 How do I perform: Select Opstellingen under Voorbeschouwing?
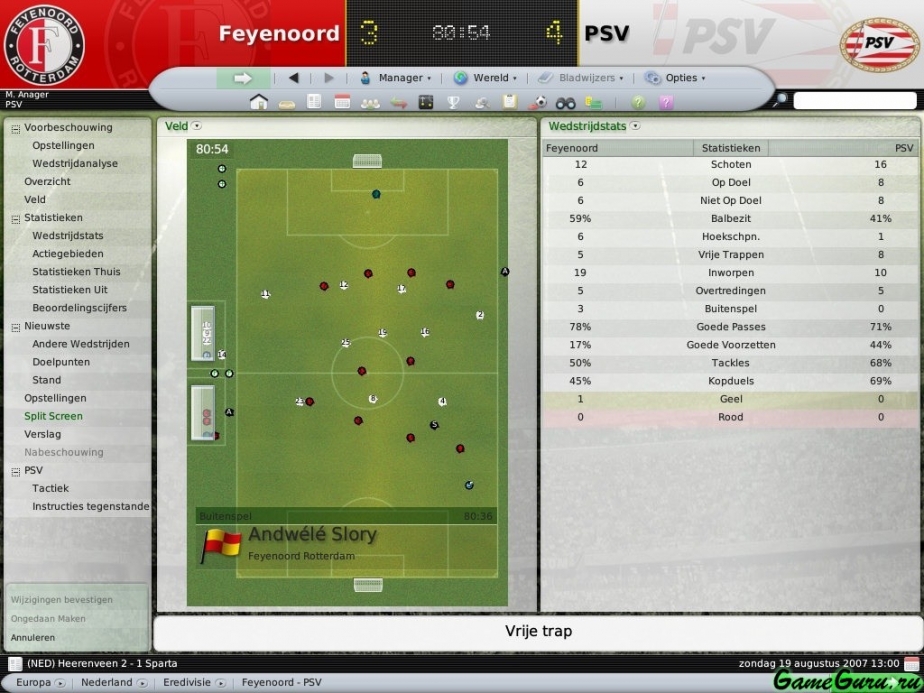(x=63, y=146)
